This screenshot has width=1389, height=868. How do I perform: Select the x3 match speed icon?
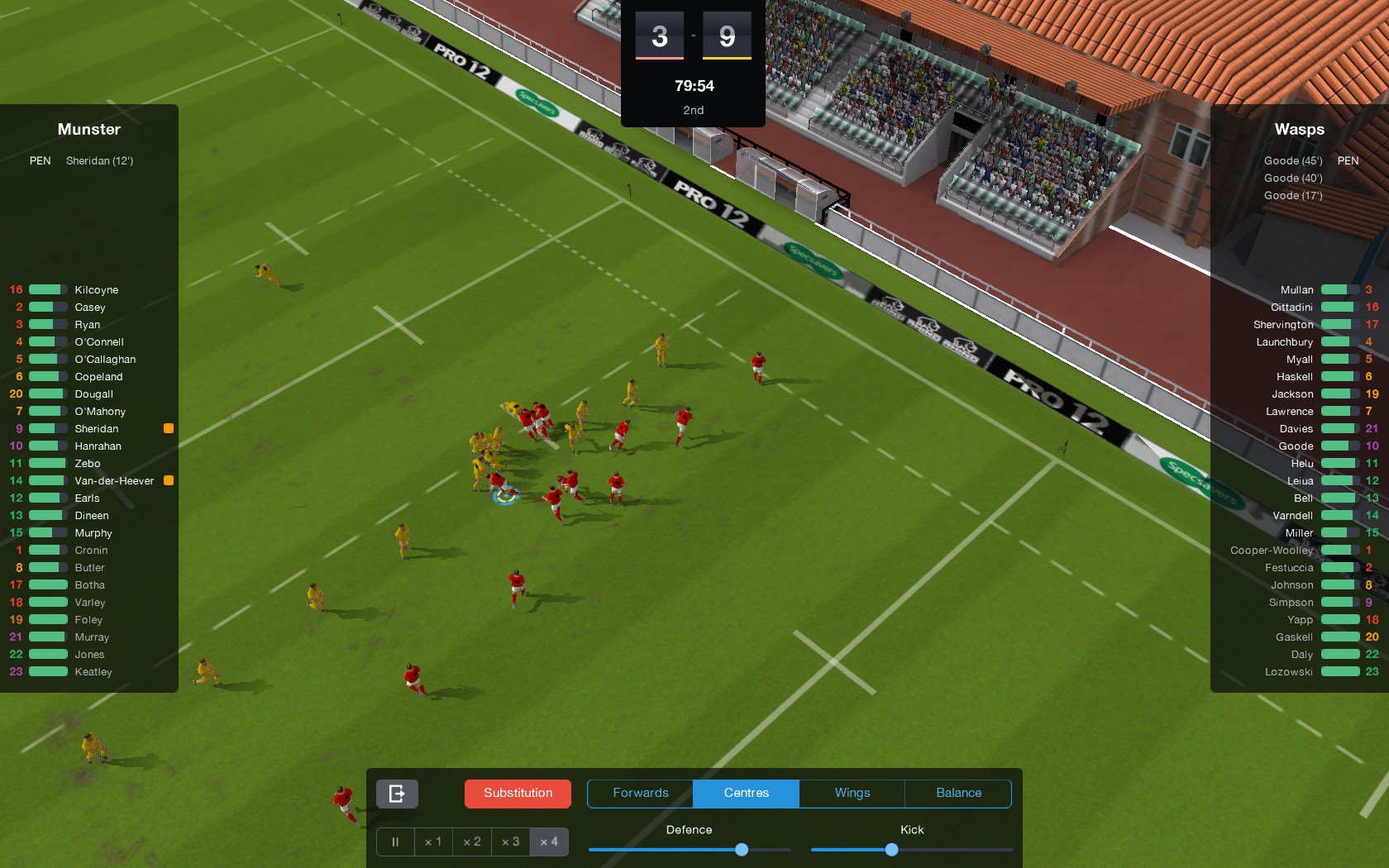510,842
